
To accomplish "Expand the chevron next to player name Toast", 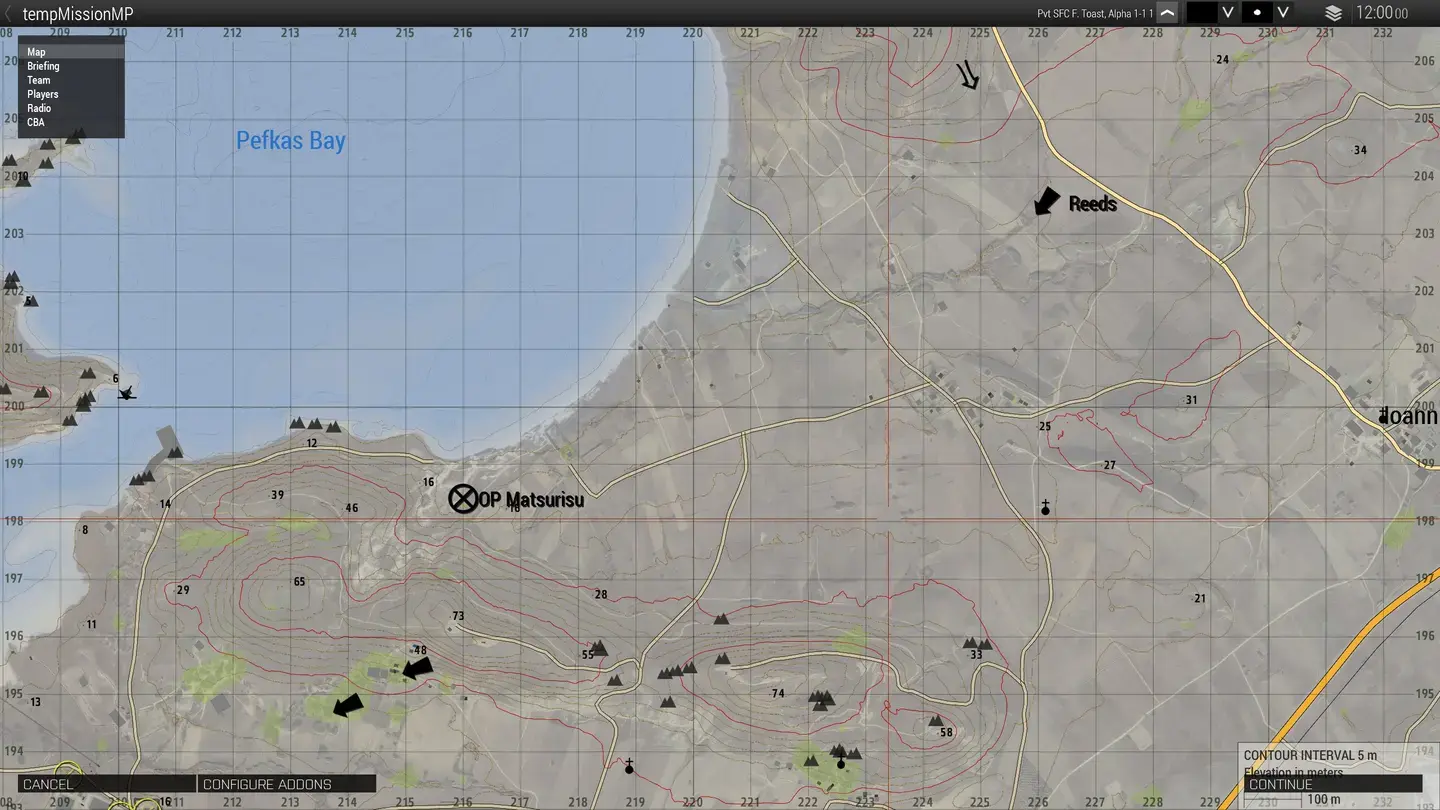I will coord(1165,13).
